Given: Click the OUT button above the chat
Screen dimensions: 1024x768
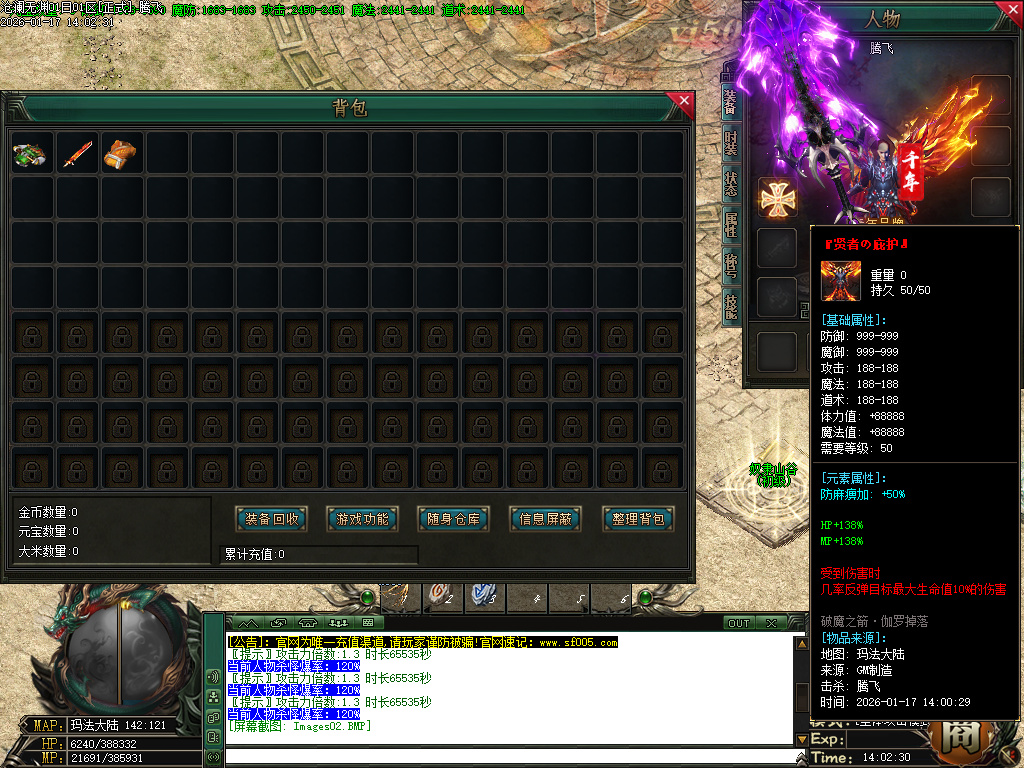Looking at the screenshot, I should point(738,623).
